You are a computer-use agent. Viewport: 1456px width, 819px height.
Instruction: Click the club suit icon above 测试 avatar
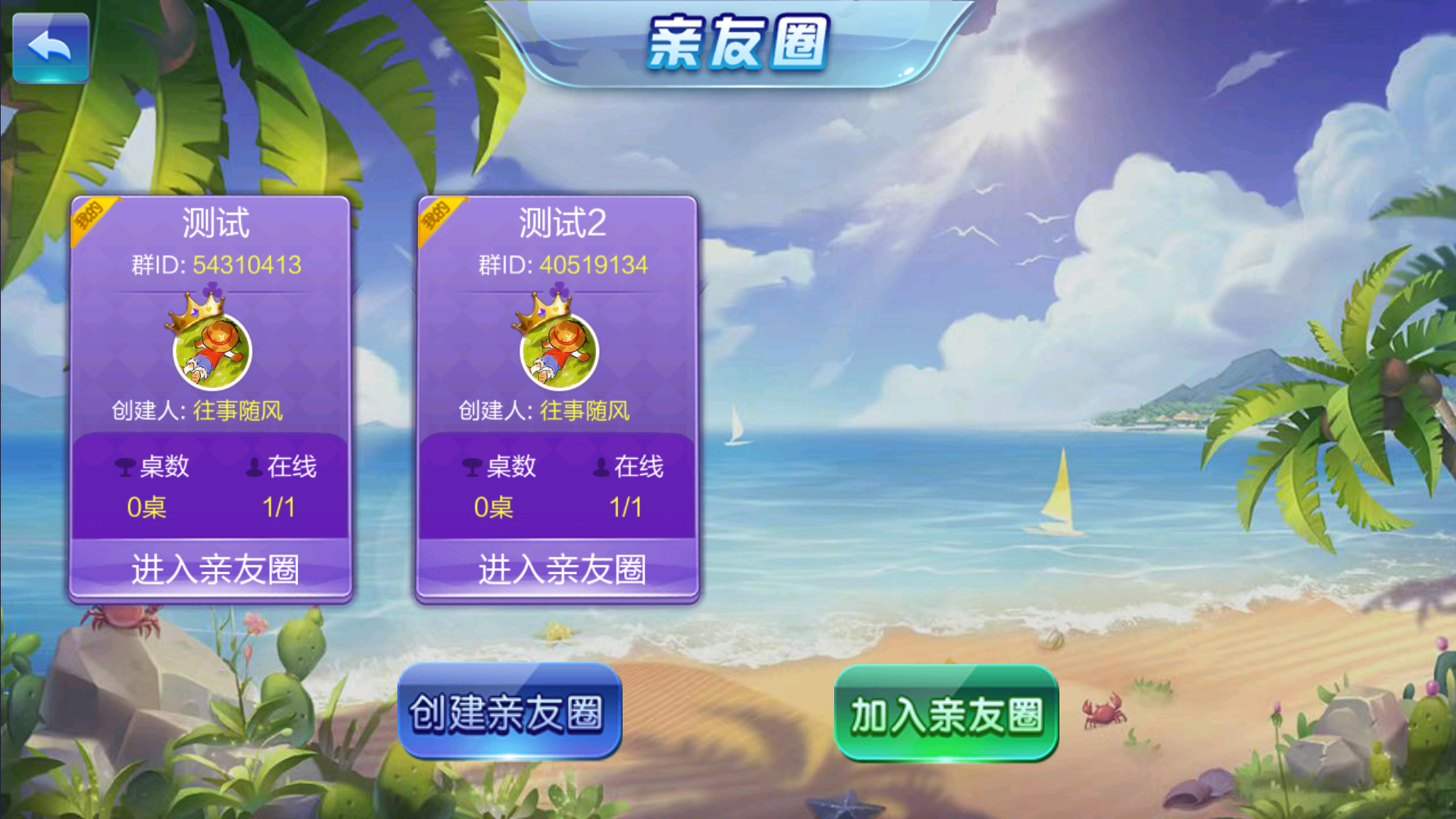coord(211,289)
